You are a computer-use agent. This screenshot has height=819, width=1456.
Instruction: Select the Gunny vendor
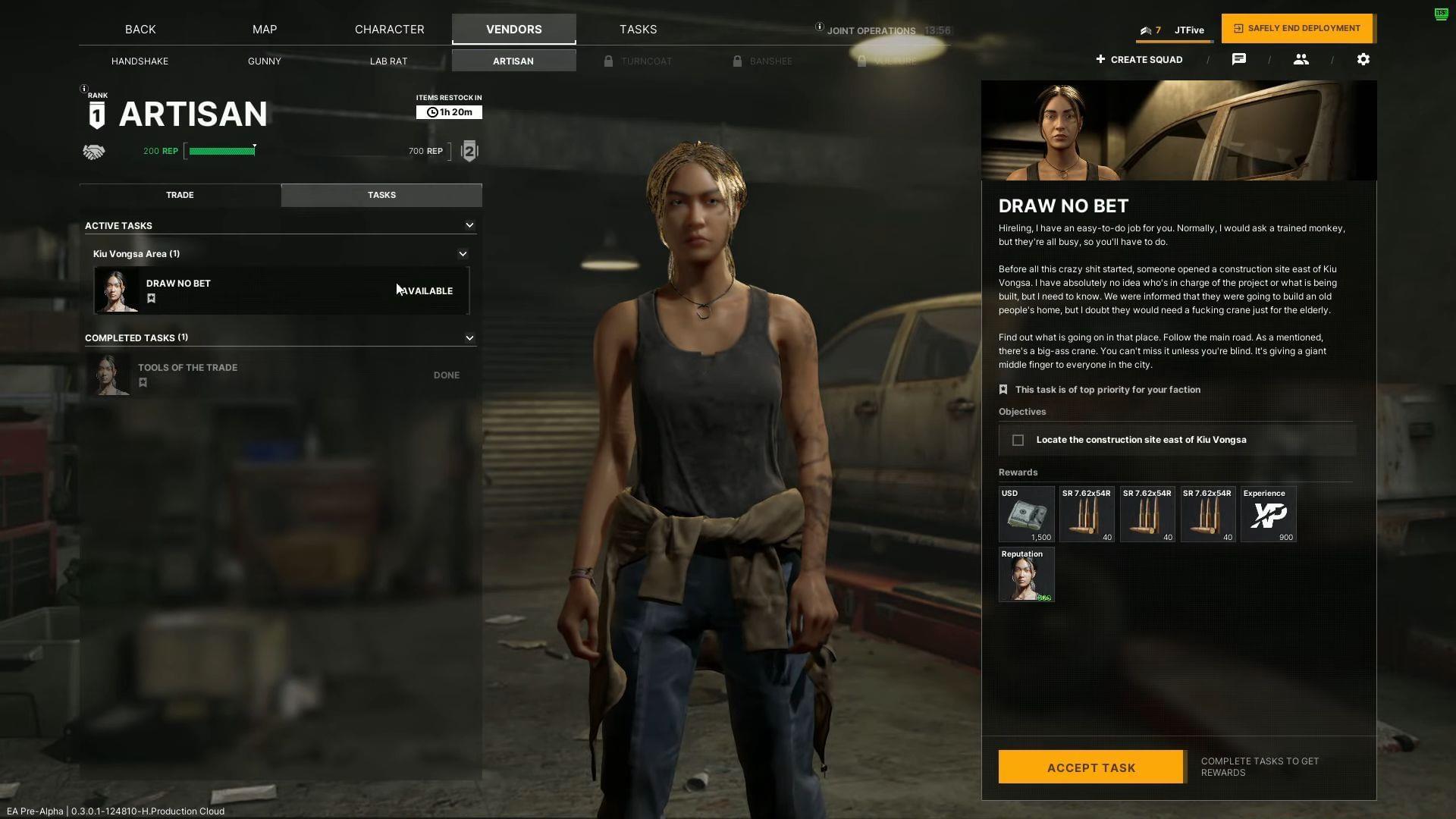point(265,61)
